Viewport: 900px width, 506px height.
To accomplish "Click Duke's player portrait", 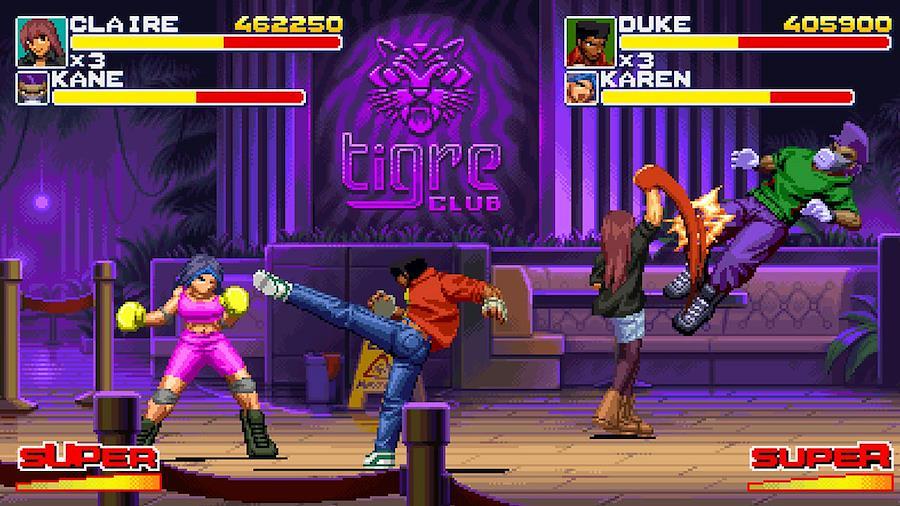I will click(x=590, y=42).
